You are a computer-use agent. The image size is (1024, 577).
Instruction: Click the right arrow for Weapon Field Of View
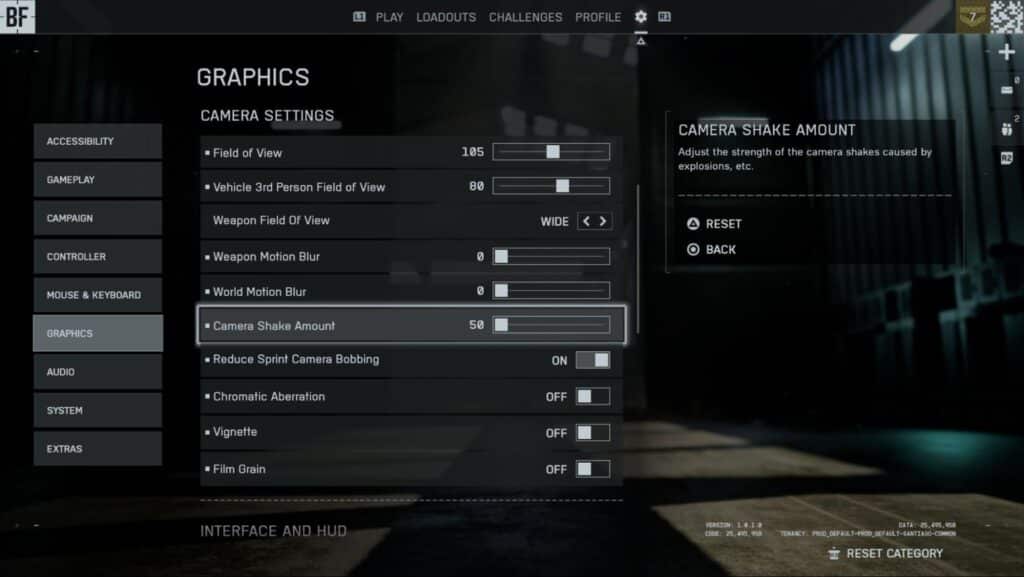click(x=603, y=221)
